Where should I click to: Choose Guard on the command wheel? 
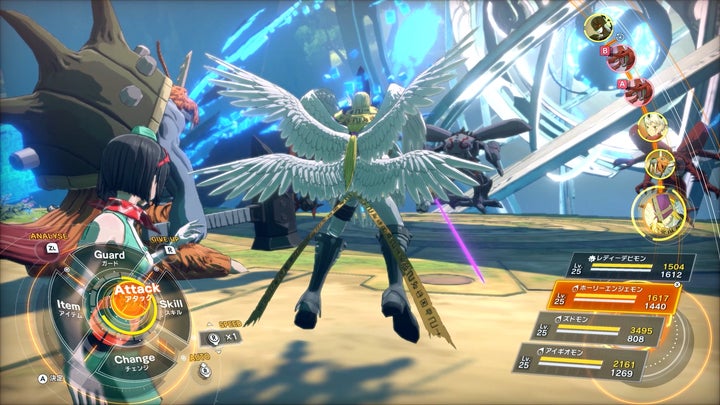(x=109, y=255)
